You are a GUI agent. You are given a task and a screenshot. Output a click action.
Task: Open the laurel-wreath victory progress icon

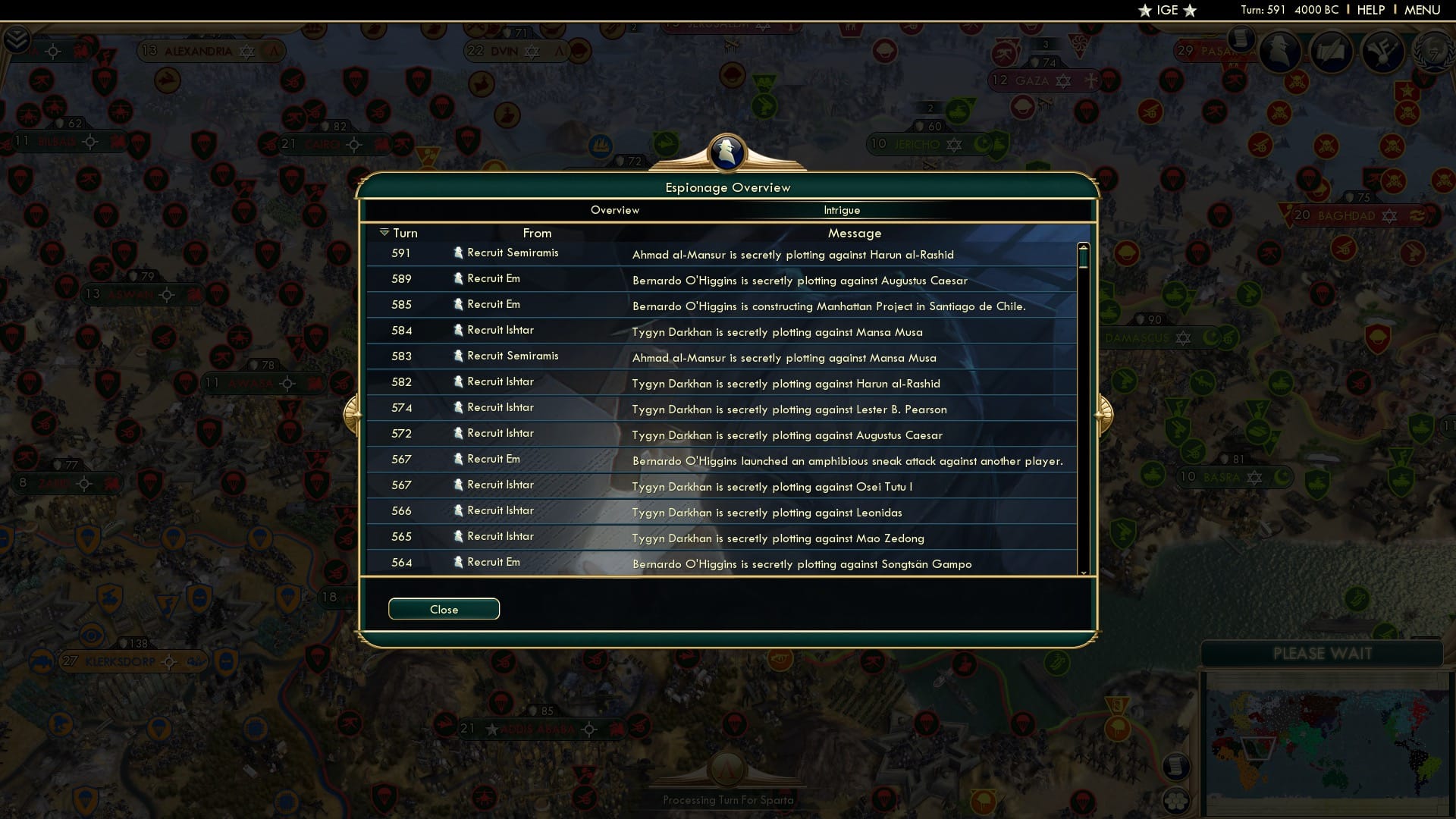(1433, 52)
